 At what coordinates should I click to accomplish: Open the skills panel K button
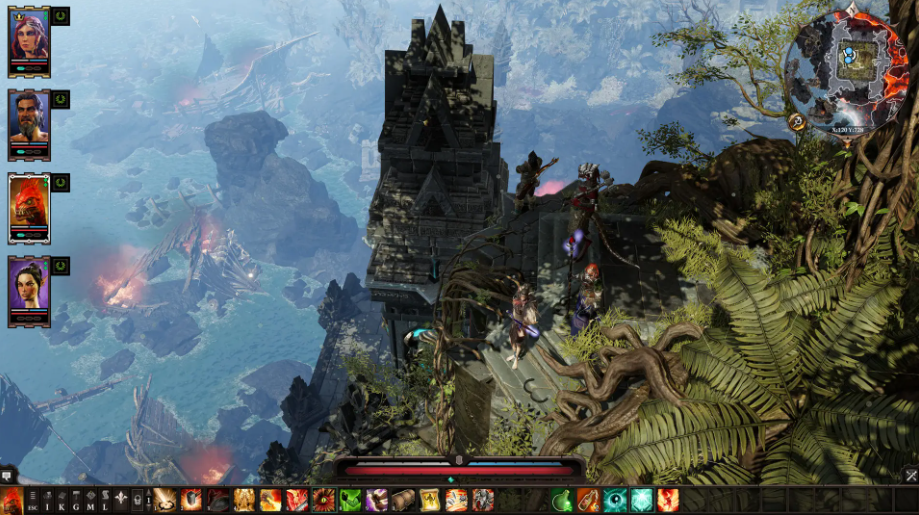(61, 500)
